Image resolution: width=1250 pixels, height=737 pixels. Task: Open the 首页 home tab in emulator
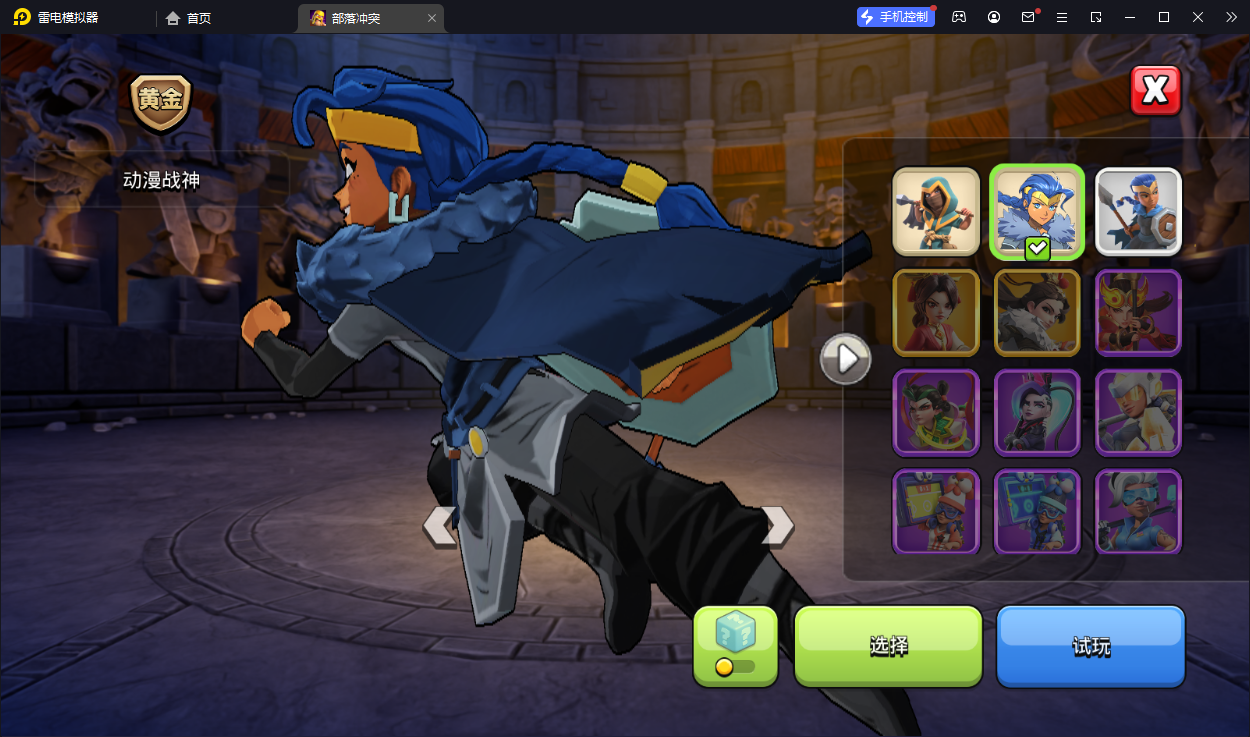189,18
